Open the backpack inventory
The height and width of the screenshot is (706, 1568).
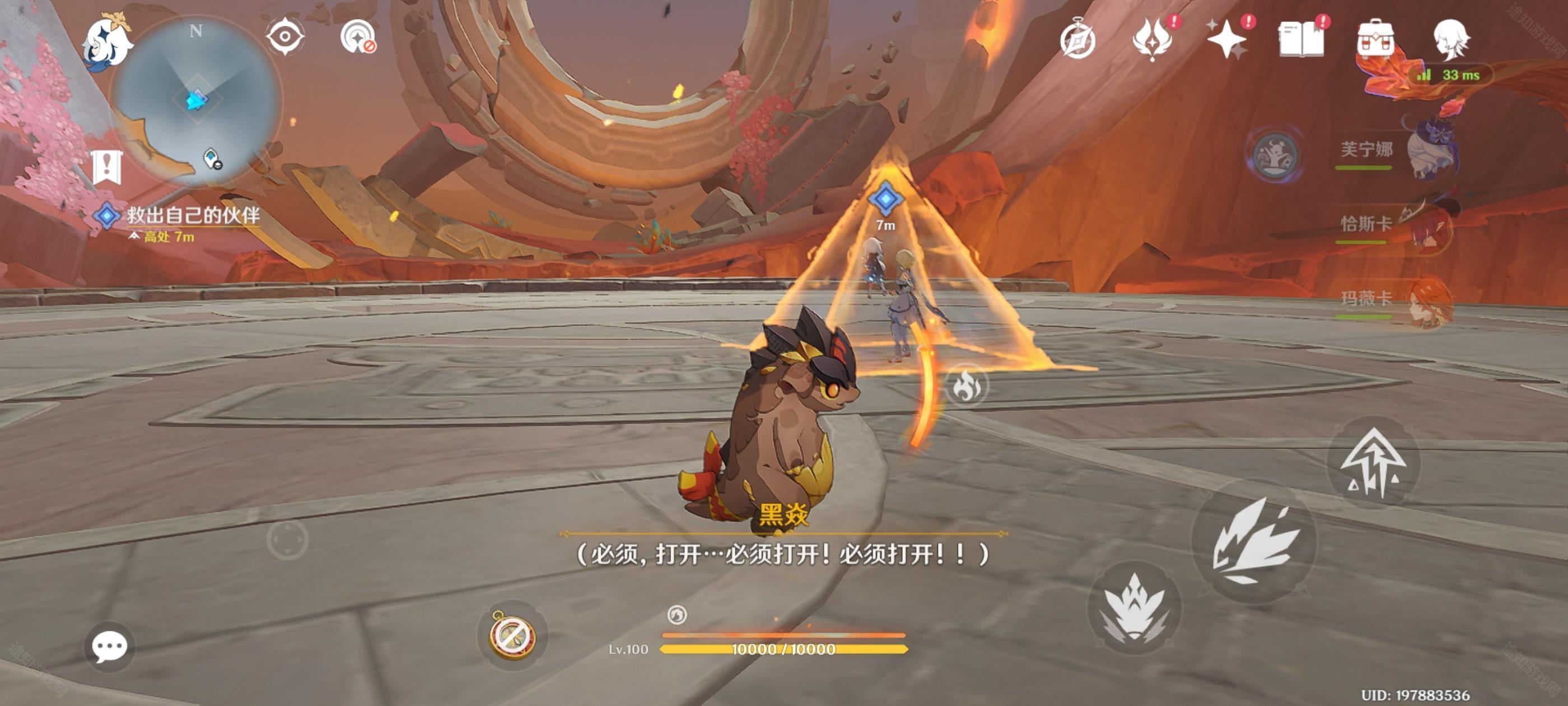(x=1376, y=40)
